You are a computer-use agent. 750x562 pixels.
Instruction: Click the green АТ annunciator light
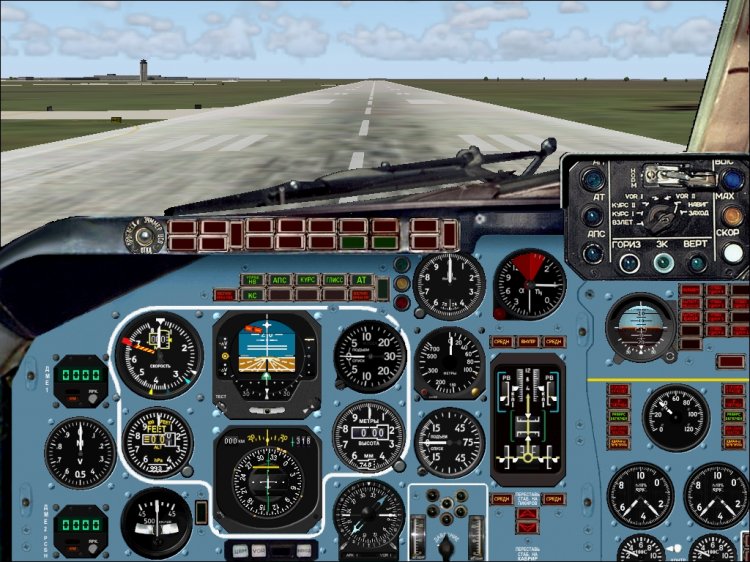click(x=359, y=280)
